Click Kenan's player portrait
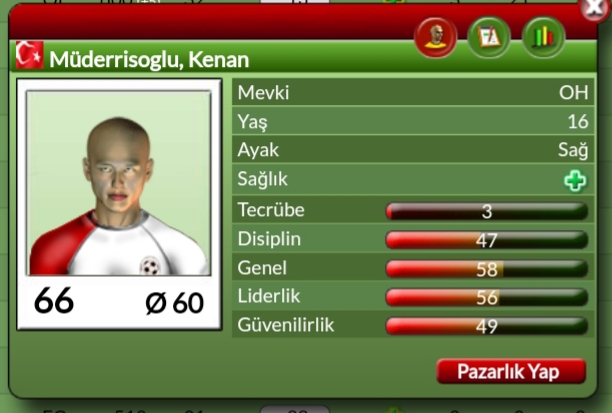 (119, 185)
